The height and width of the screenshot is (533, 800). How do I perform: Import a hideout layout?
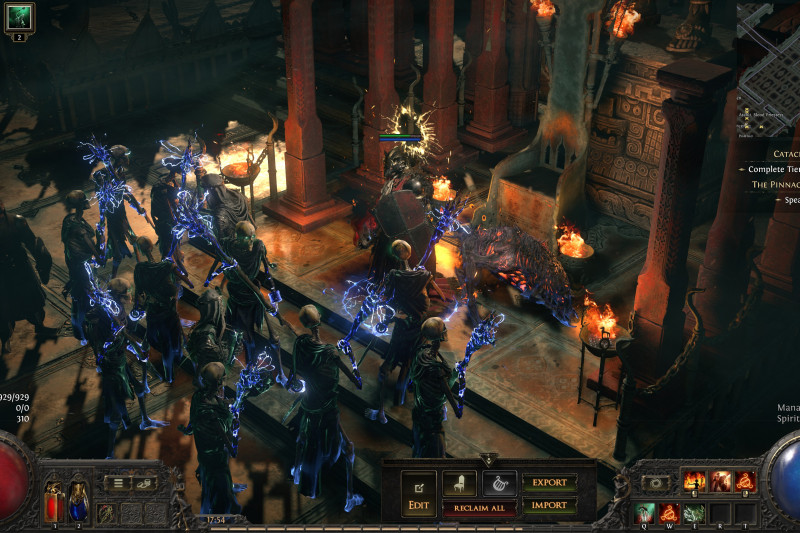(549, 505)
